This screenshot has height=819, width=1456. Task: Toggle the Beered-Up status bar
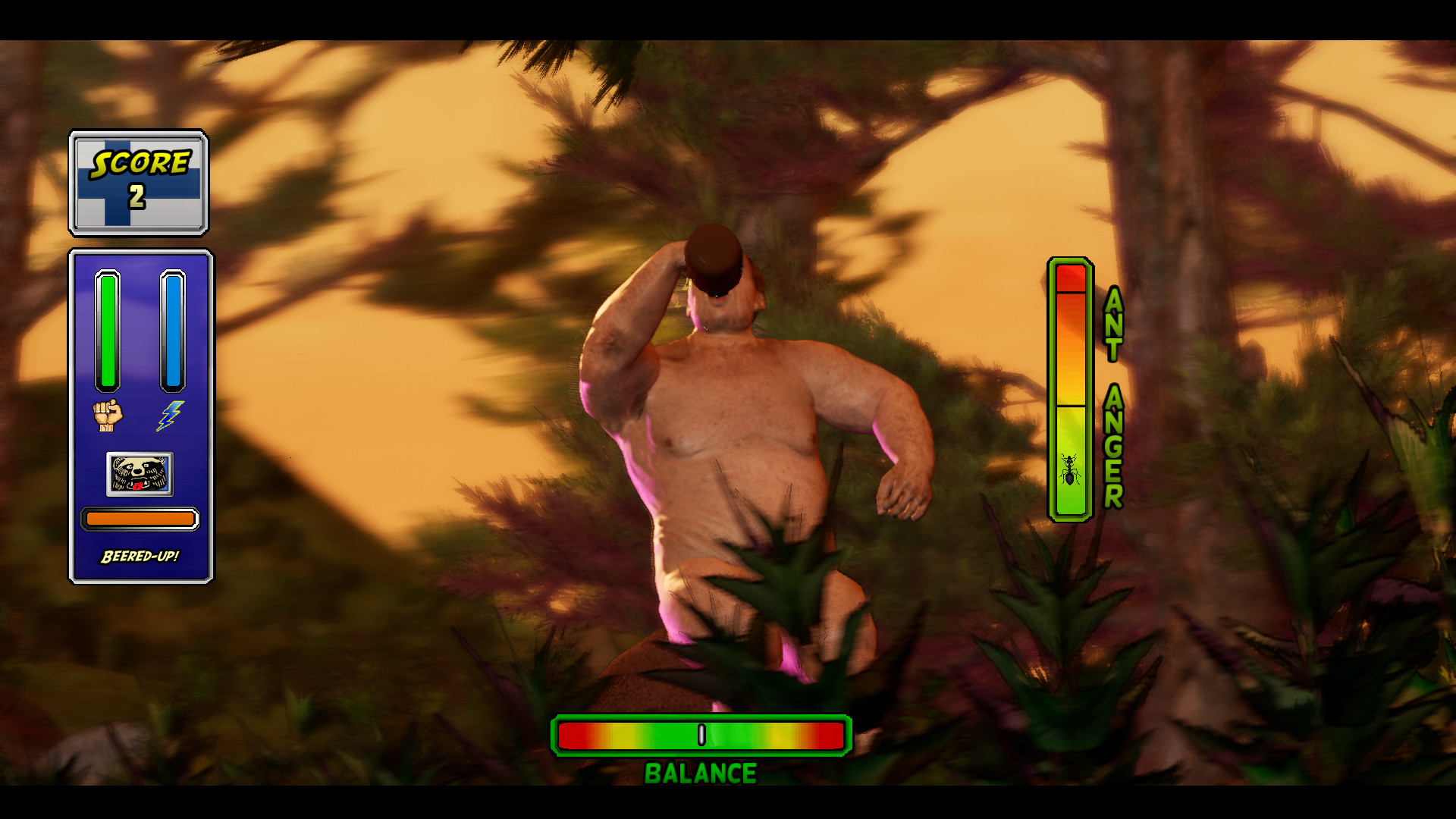click(x=139, y=519)
